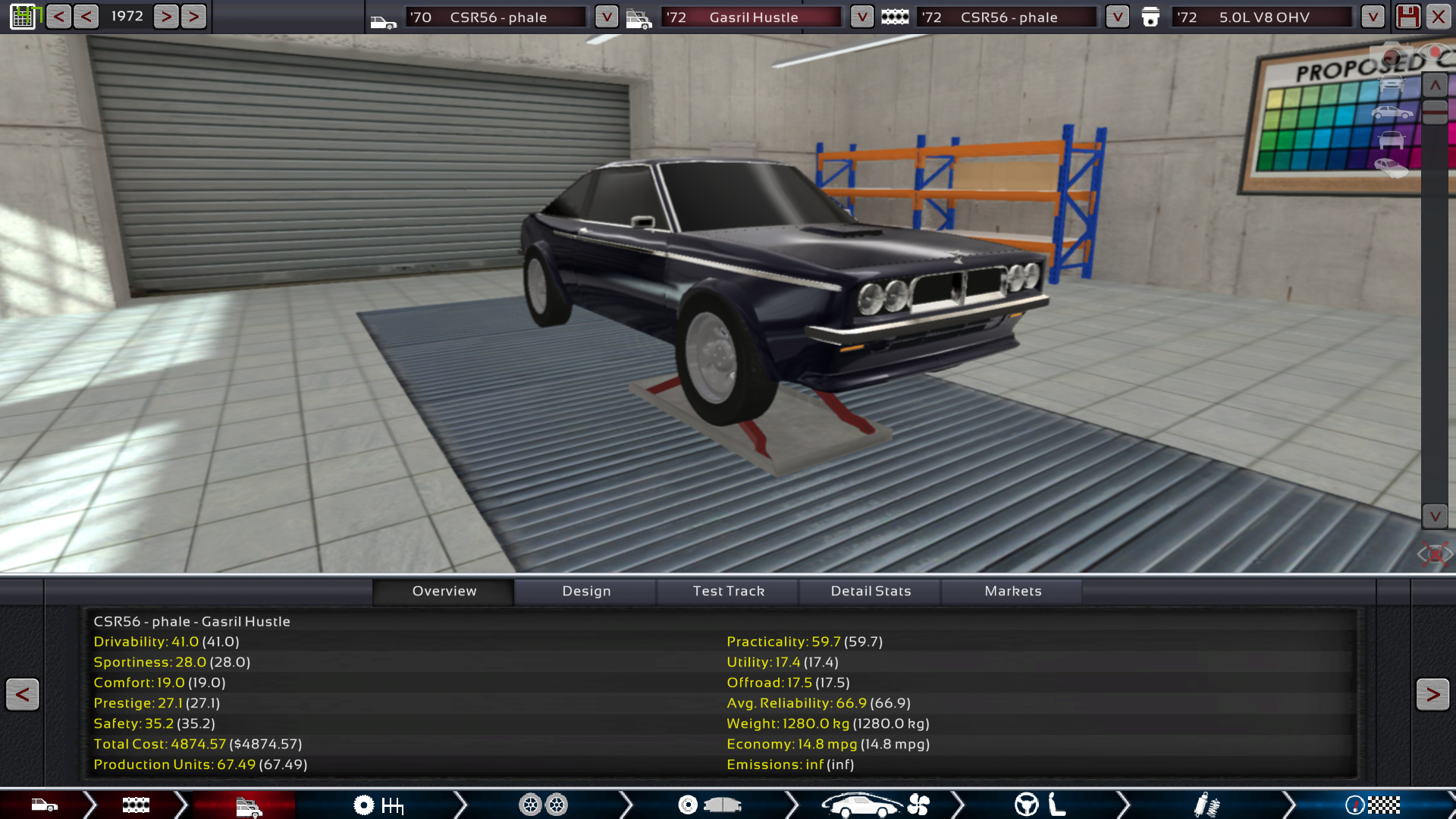This screenshot has height=819, width=1456.
Task: Open the Overview tab
Action: (444, 591)
